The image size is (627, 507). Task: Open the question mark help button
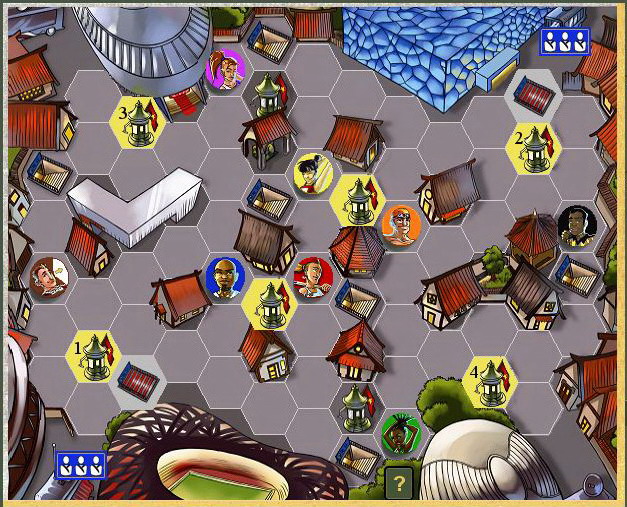(399, 484)
